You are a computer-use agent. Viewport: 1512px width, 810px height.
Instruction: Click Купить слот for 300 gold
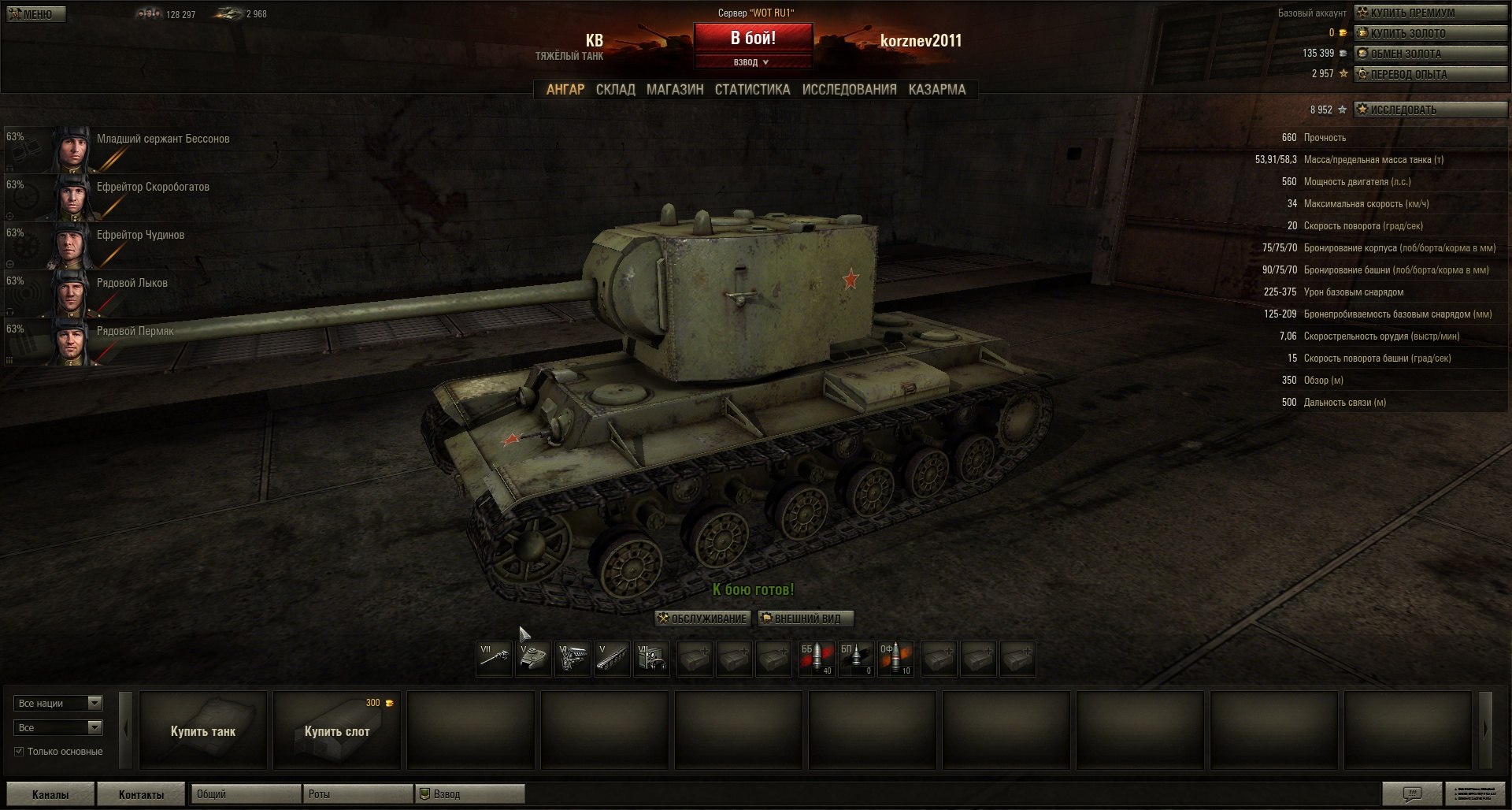(x=337, y=730)
